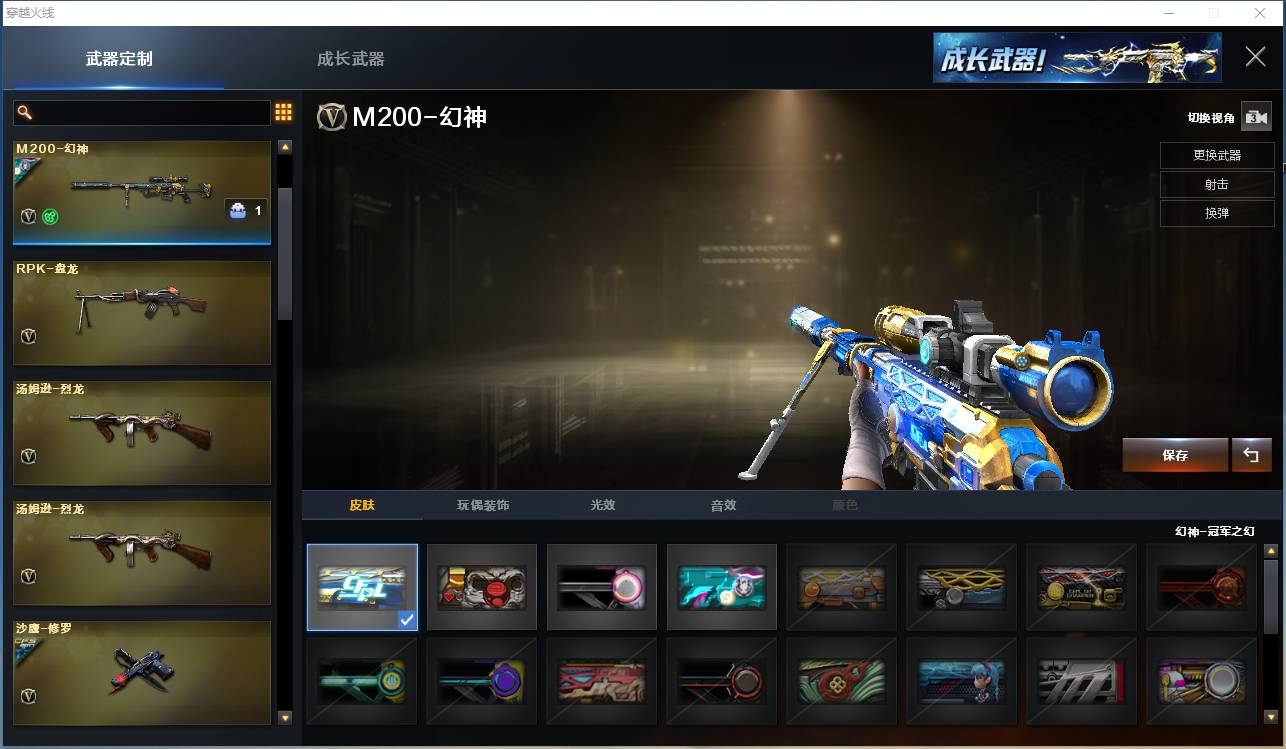Screen dimensions: 1286x749
Task: Click the return arrow beside 保存
Action: pos(1251,455)
